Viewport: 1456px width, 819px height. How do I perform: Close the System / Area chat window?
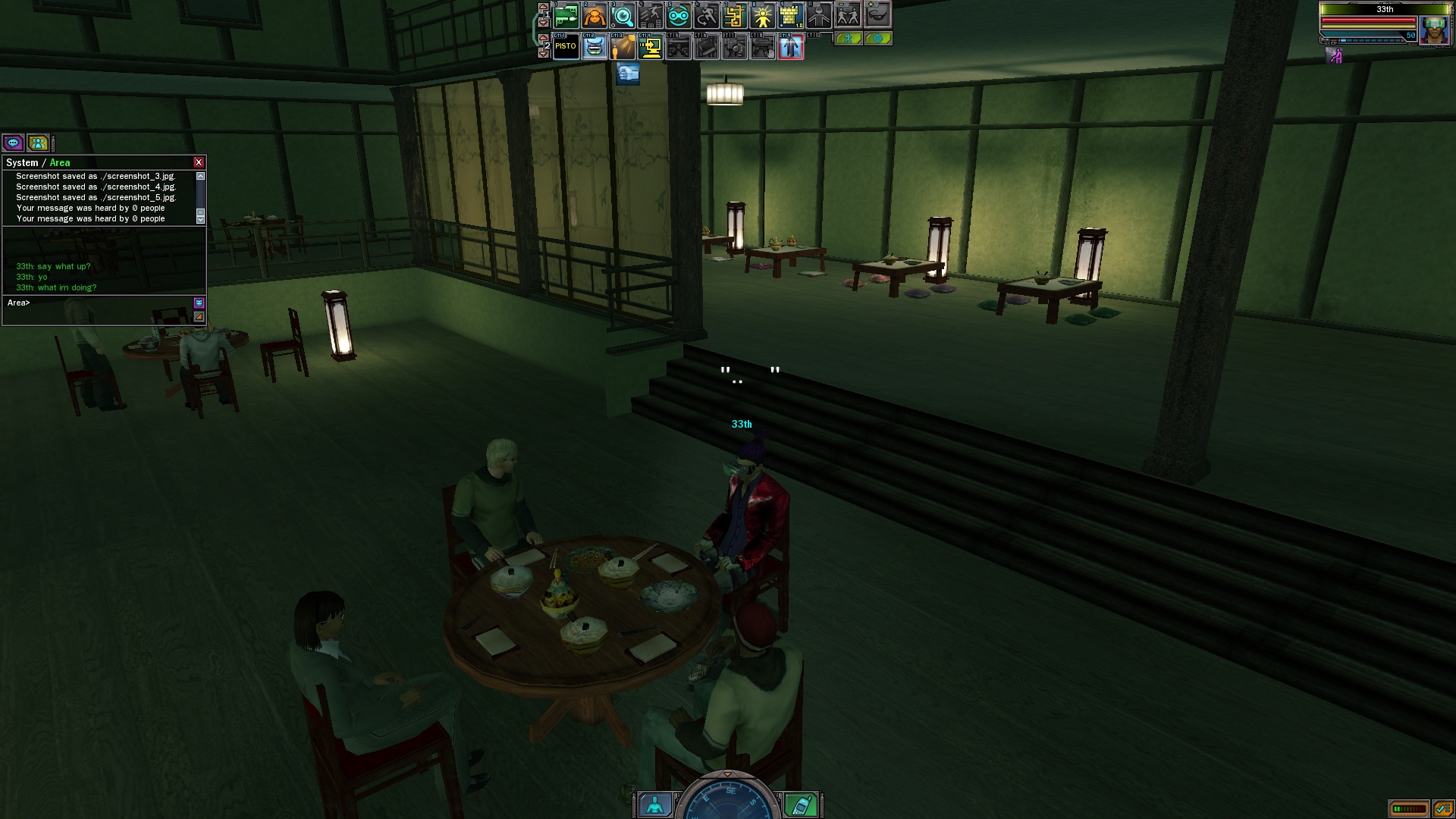[x=199, y=162]
